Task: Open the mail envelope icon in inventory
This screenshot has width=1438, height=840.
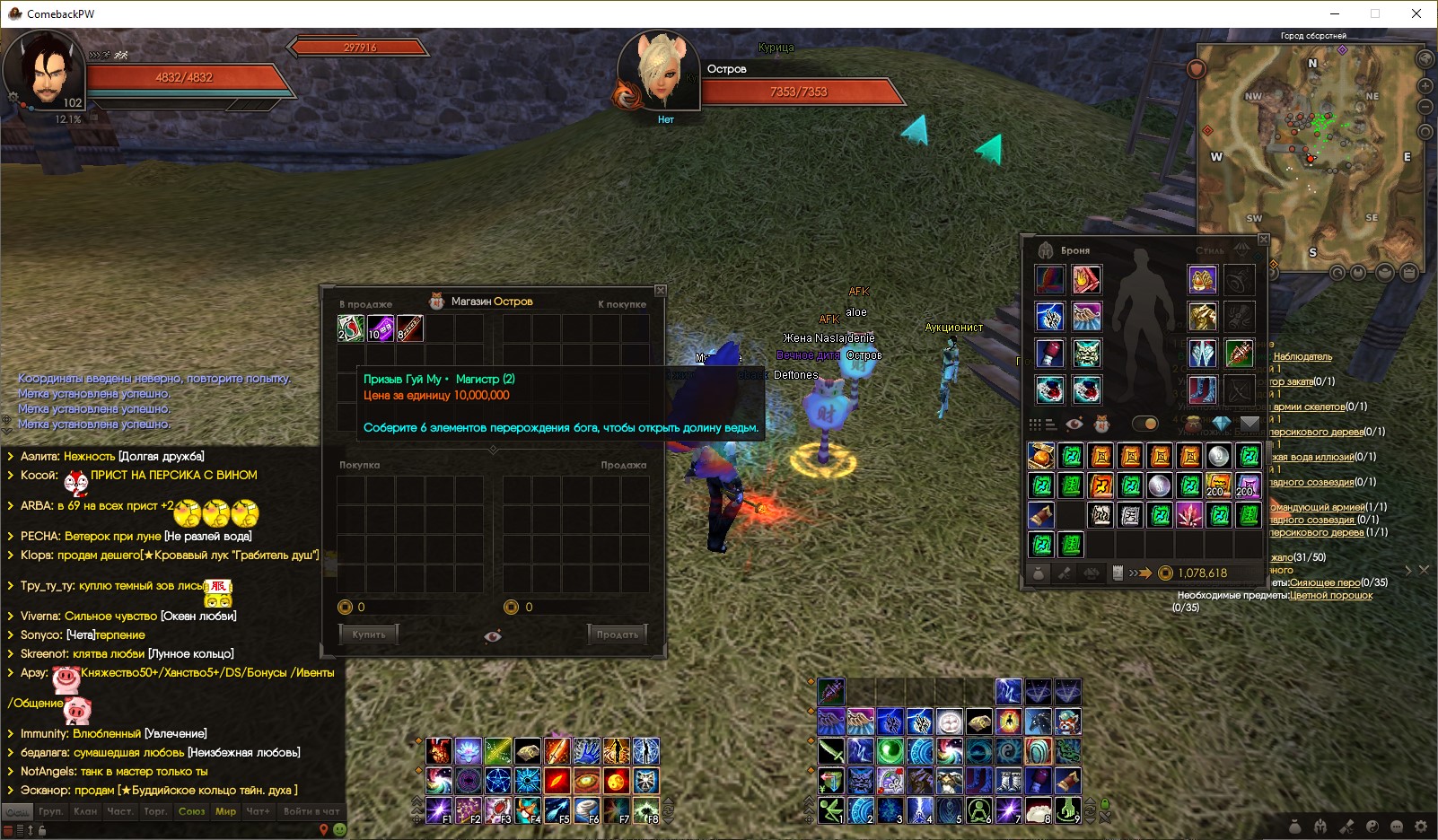Action: pos(1249,424)
